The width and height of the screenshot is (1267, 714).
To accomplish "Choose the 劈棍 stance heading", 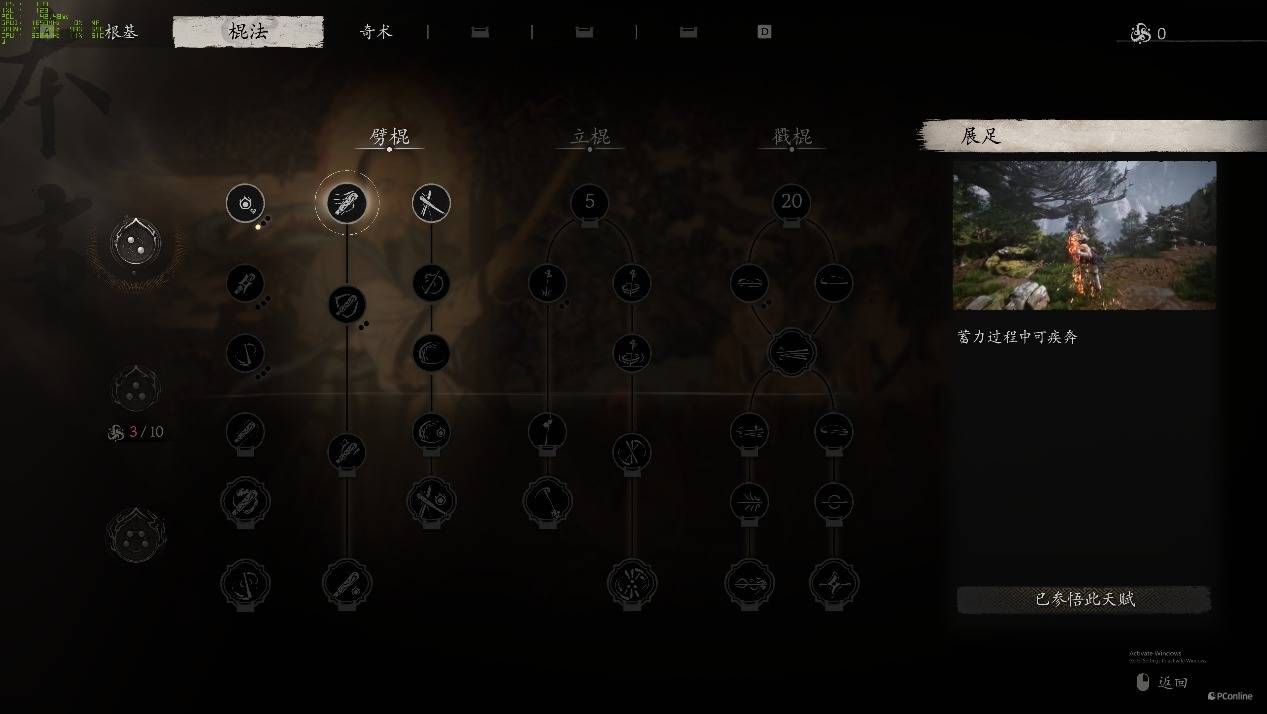I will (x=389, y=137).
